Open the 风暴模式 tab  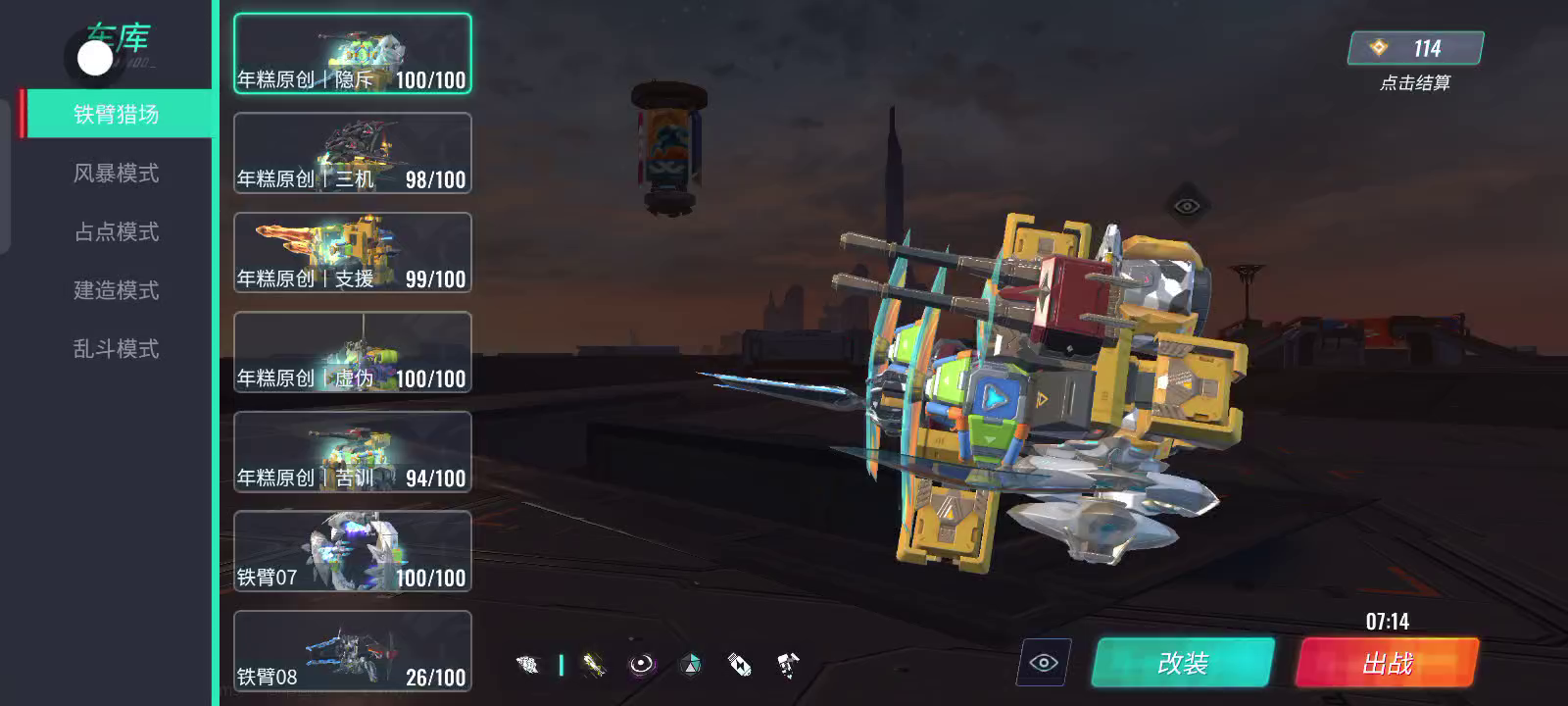[116, 174]
